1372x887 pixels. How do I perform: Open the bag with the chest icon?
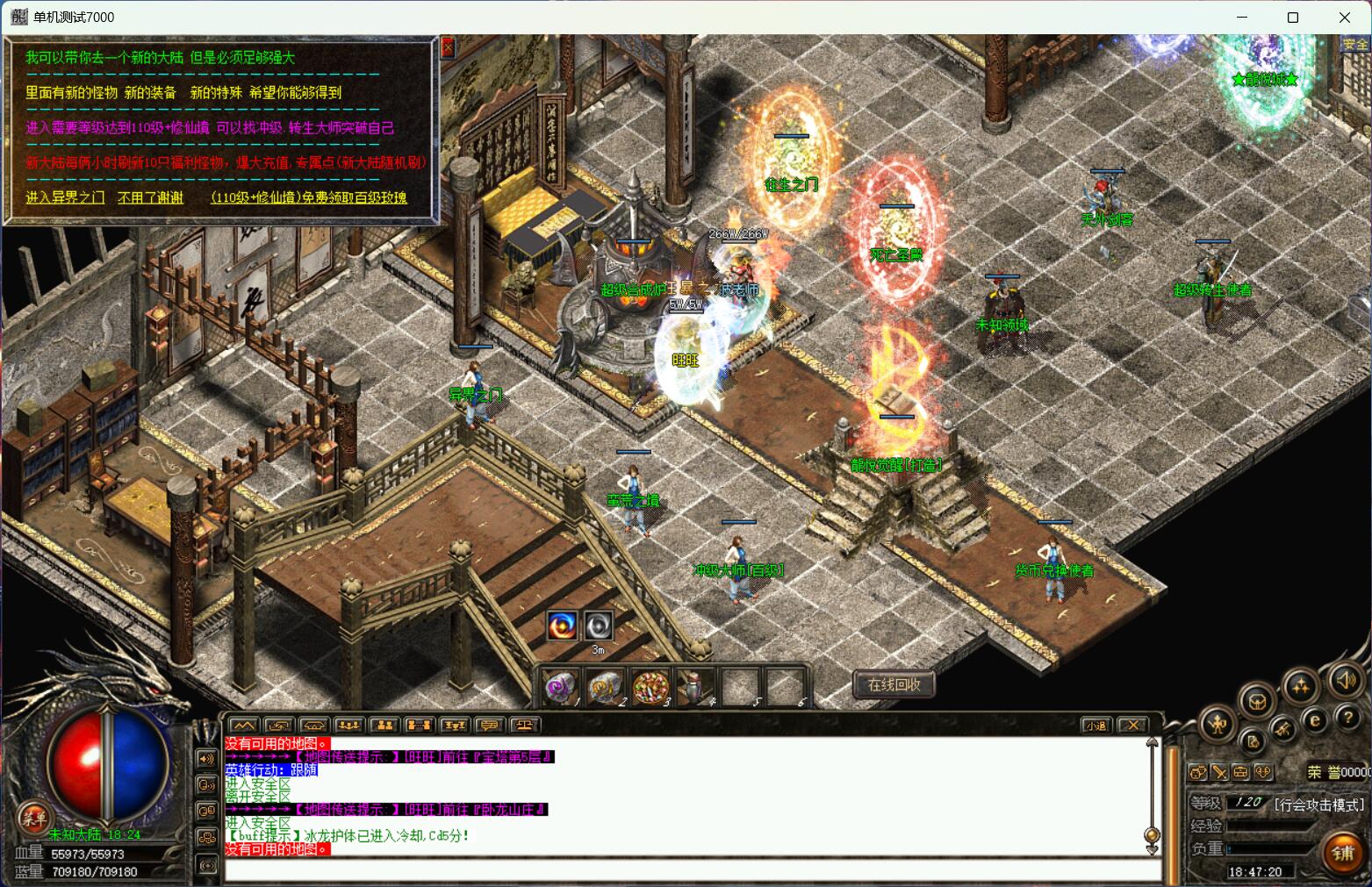point(1257,702)
